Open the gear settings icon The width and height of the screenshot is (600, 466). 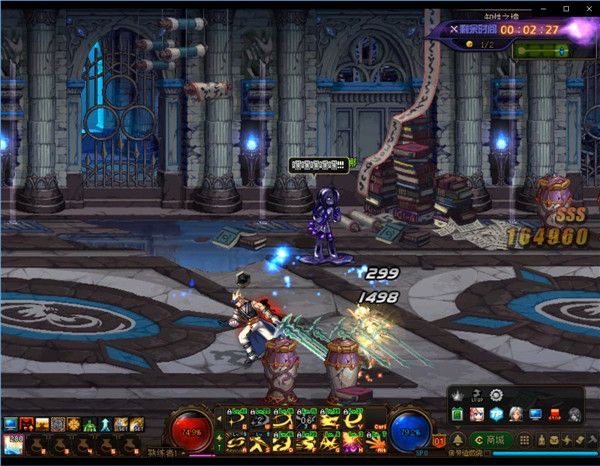(x=496, y=395)
